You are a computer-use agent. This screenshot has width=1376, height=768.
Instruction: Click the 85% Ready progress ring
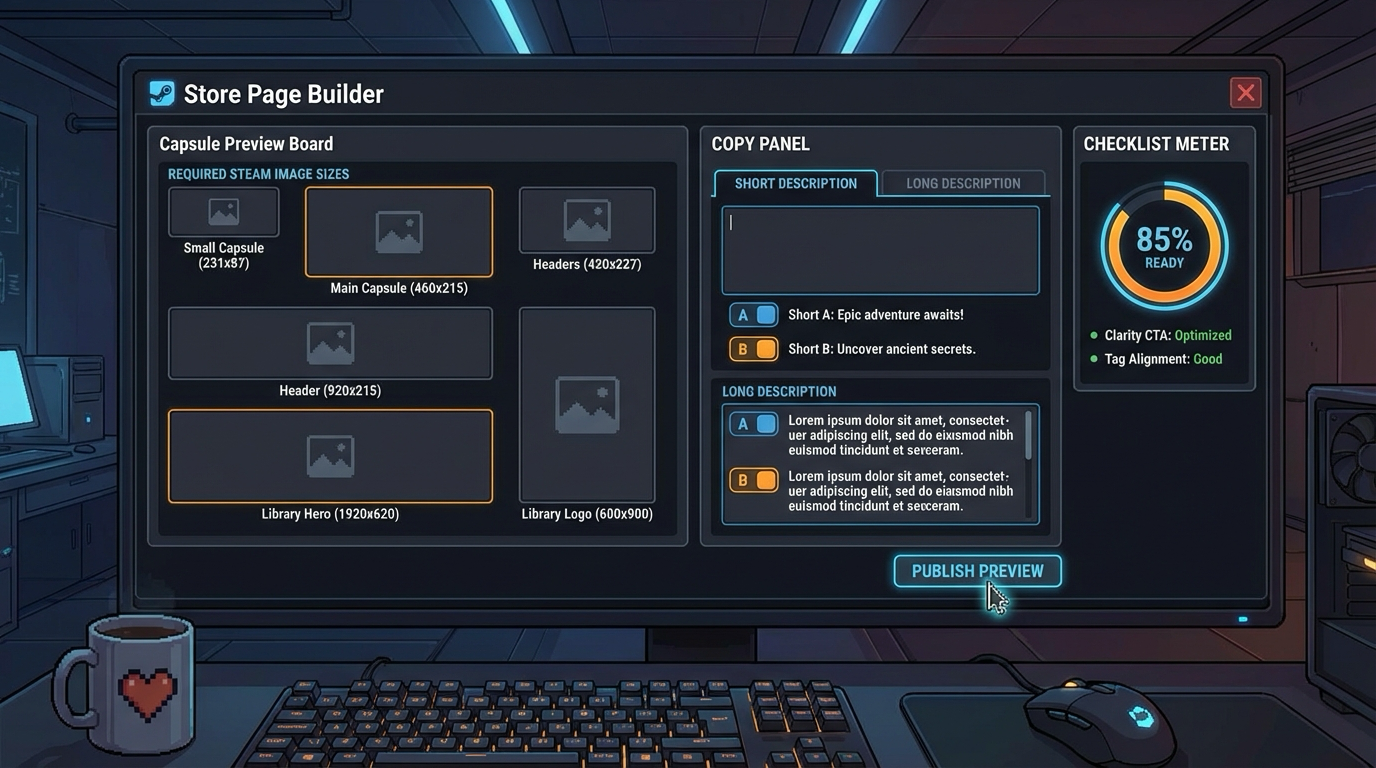1163,243
